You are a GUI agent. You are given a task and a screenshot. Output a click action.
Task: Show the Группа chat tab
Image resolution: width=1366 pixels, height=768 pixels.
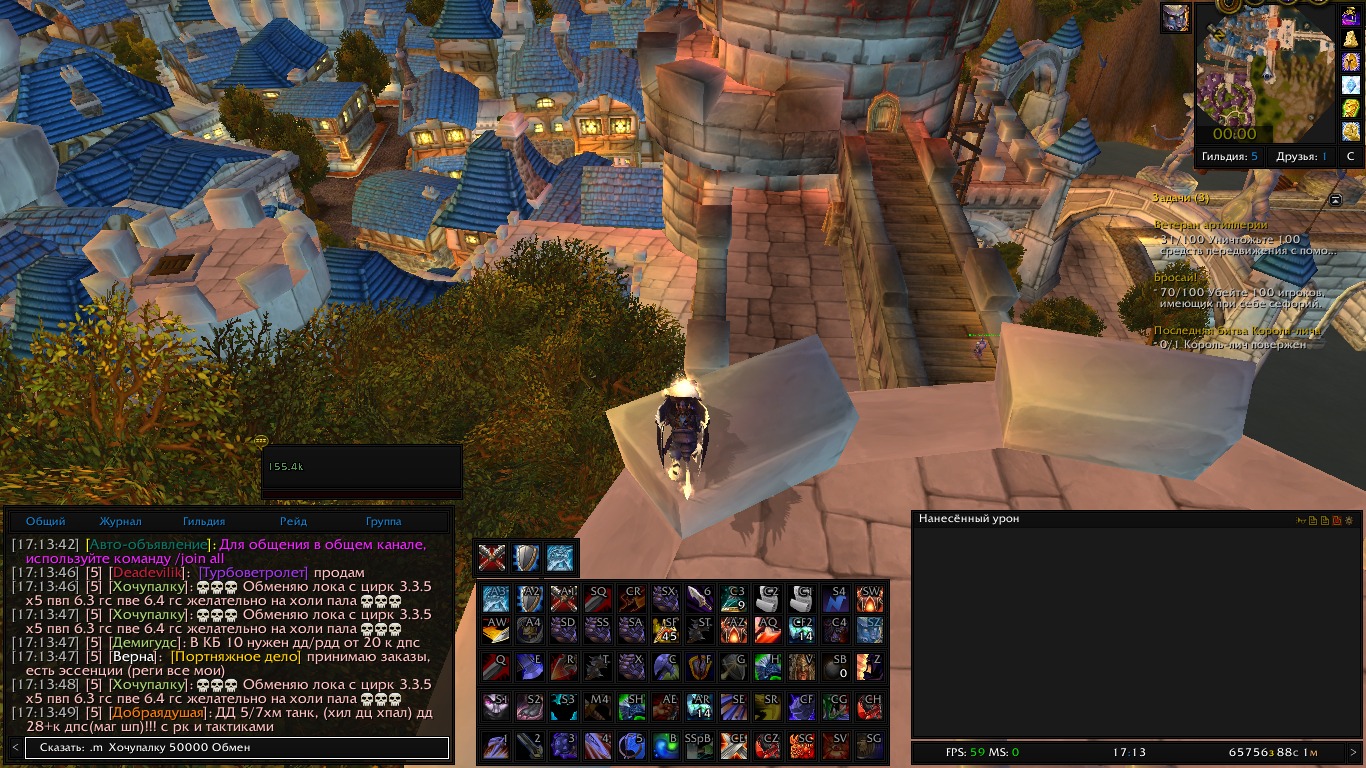pos(383,521)
